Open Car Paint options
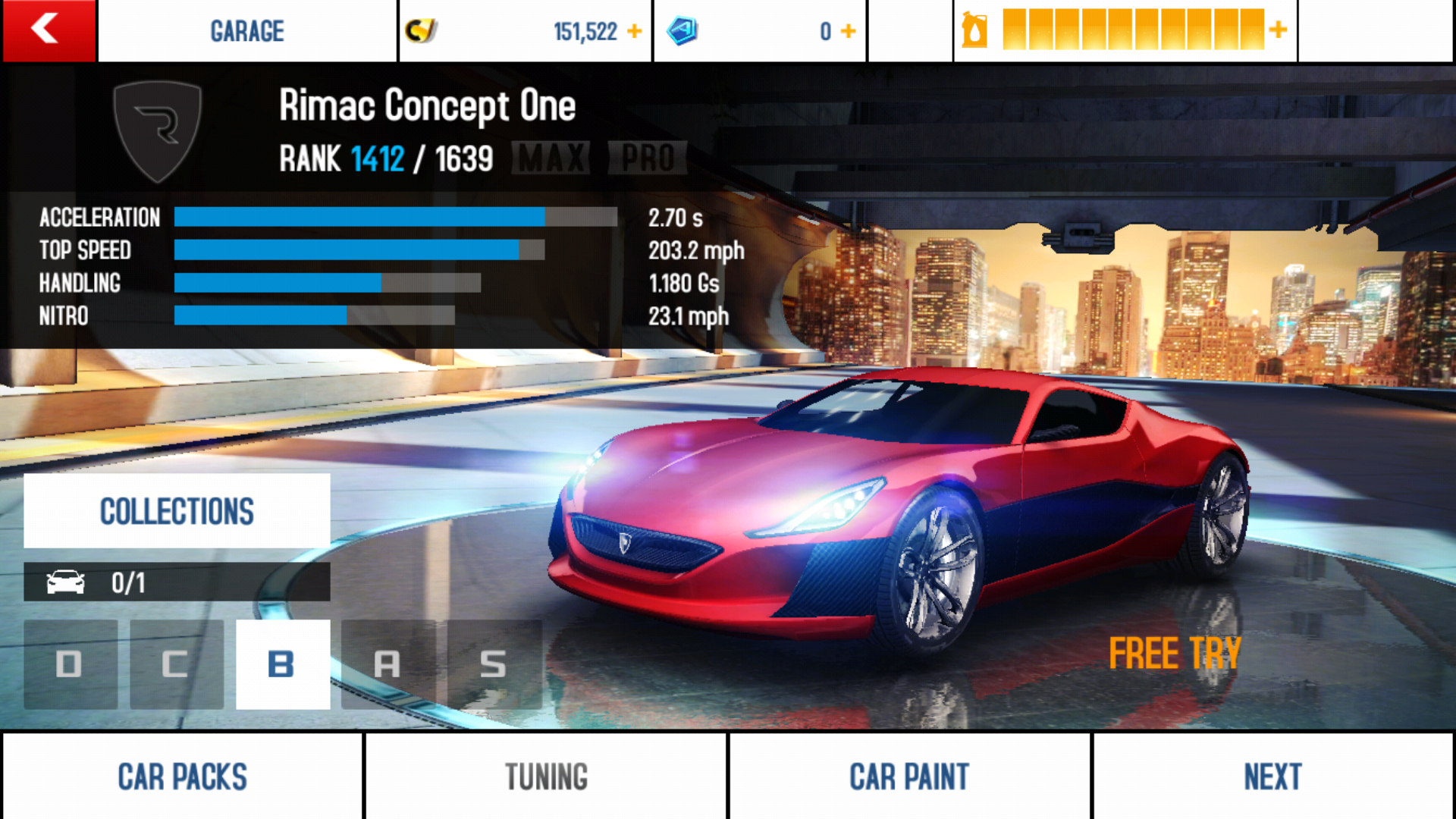The image size is (1456, 819). click(909, 777)
